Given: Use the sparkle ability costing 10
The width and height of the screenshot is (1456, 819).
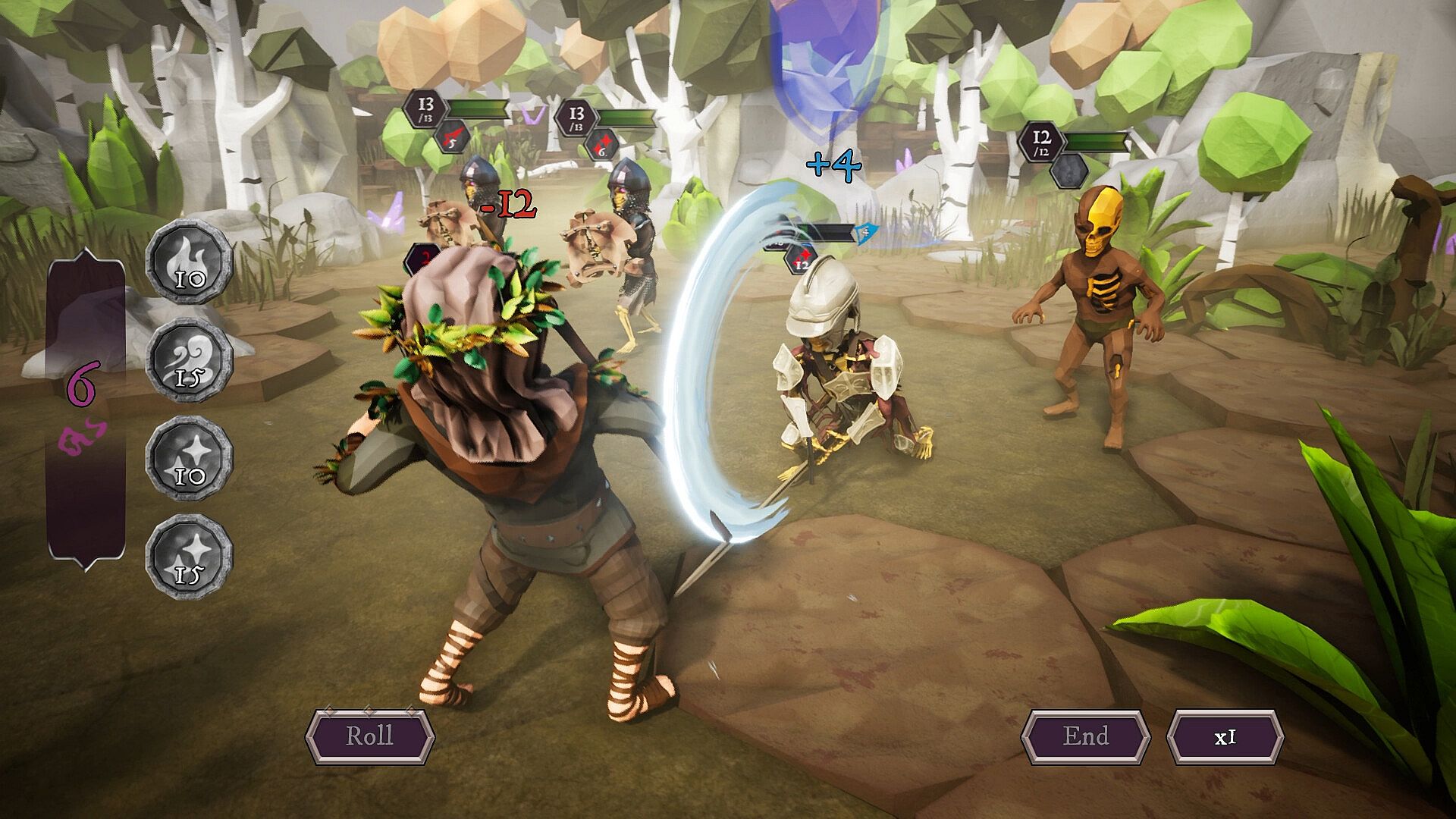Looking at the screenshot, I should pyautogui.click(x=189, y=458).
